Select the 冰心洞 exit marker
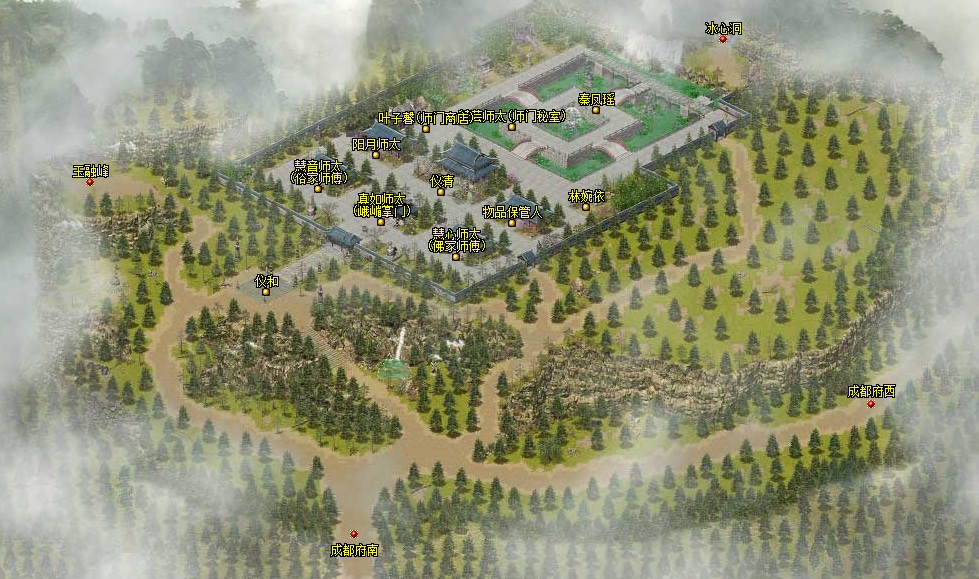 point(723,39)
